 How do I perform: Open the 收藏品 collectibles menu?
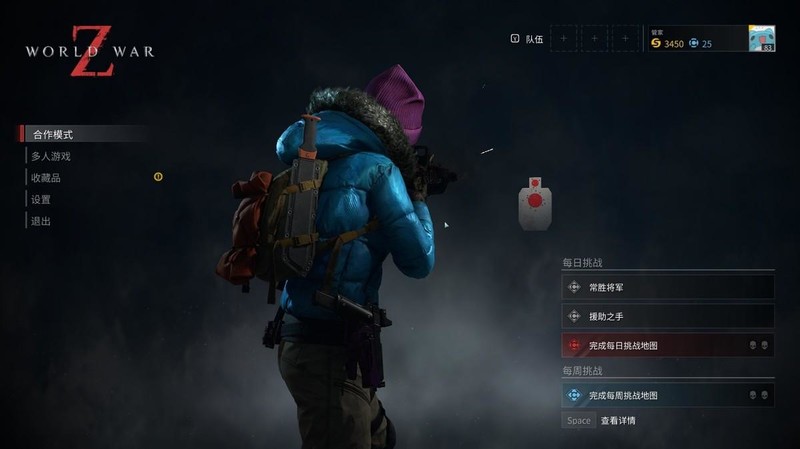(x=47, y=178)
